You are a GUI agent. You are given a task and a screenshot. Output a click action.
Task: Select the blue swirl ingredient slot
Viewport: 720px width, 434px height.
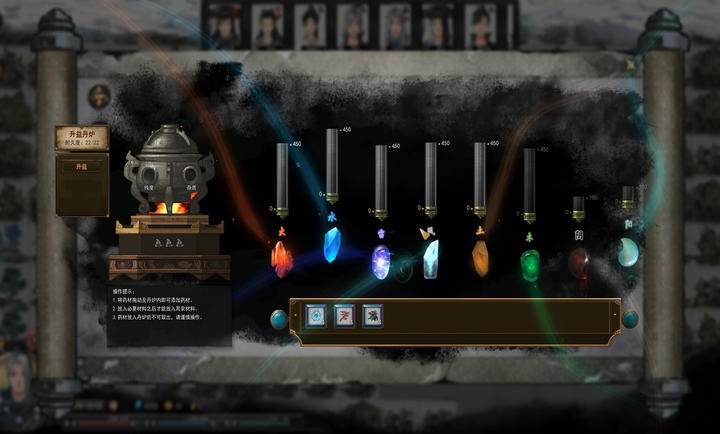(316, 314)
